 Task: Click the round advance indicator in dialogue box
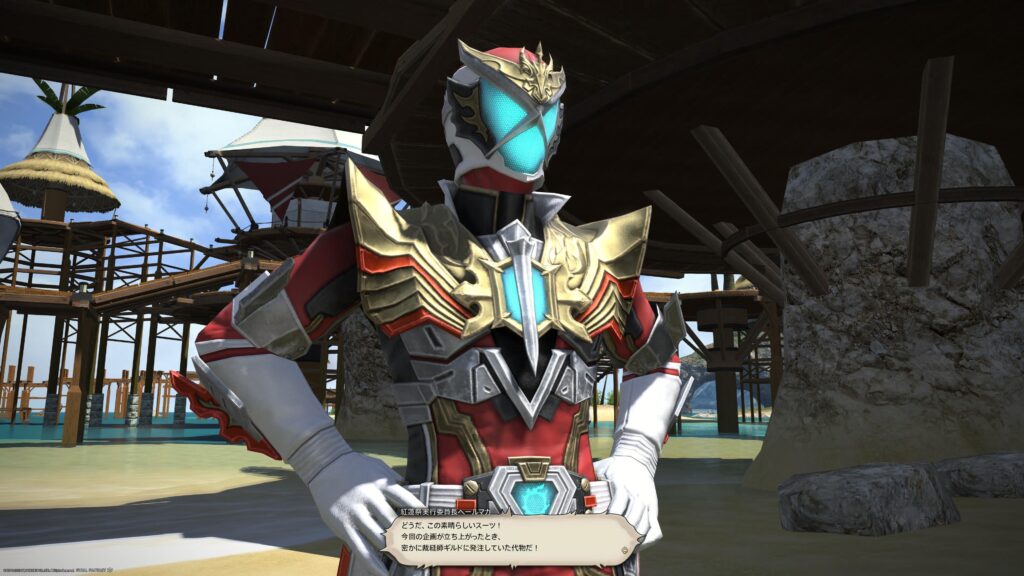coord(626,550)
